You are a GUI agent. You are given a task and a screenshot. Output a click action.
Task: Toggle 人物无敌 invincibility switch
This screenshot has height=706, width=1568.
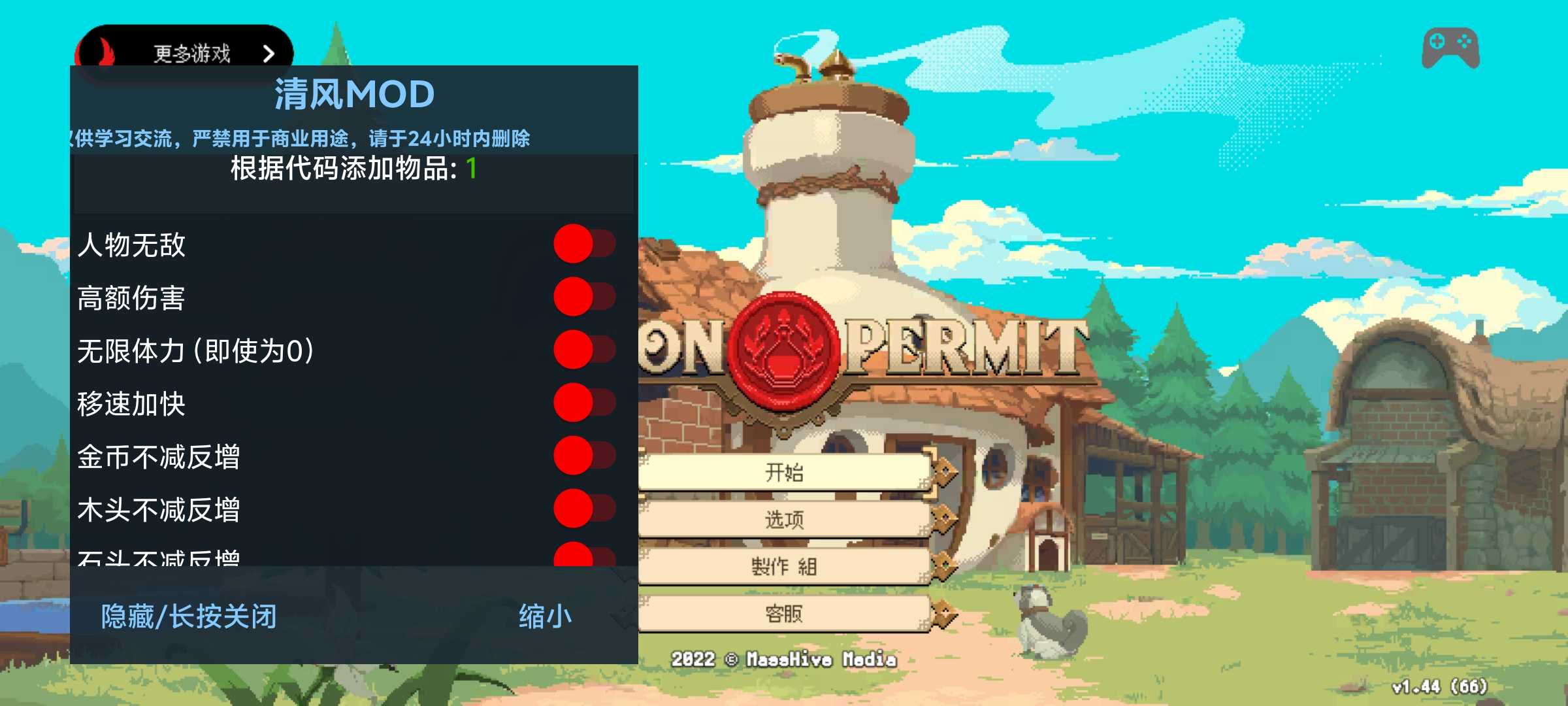pyautogui.click(x=583, y=244)
